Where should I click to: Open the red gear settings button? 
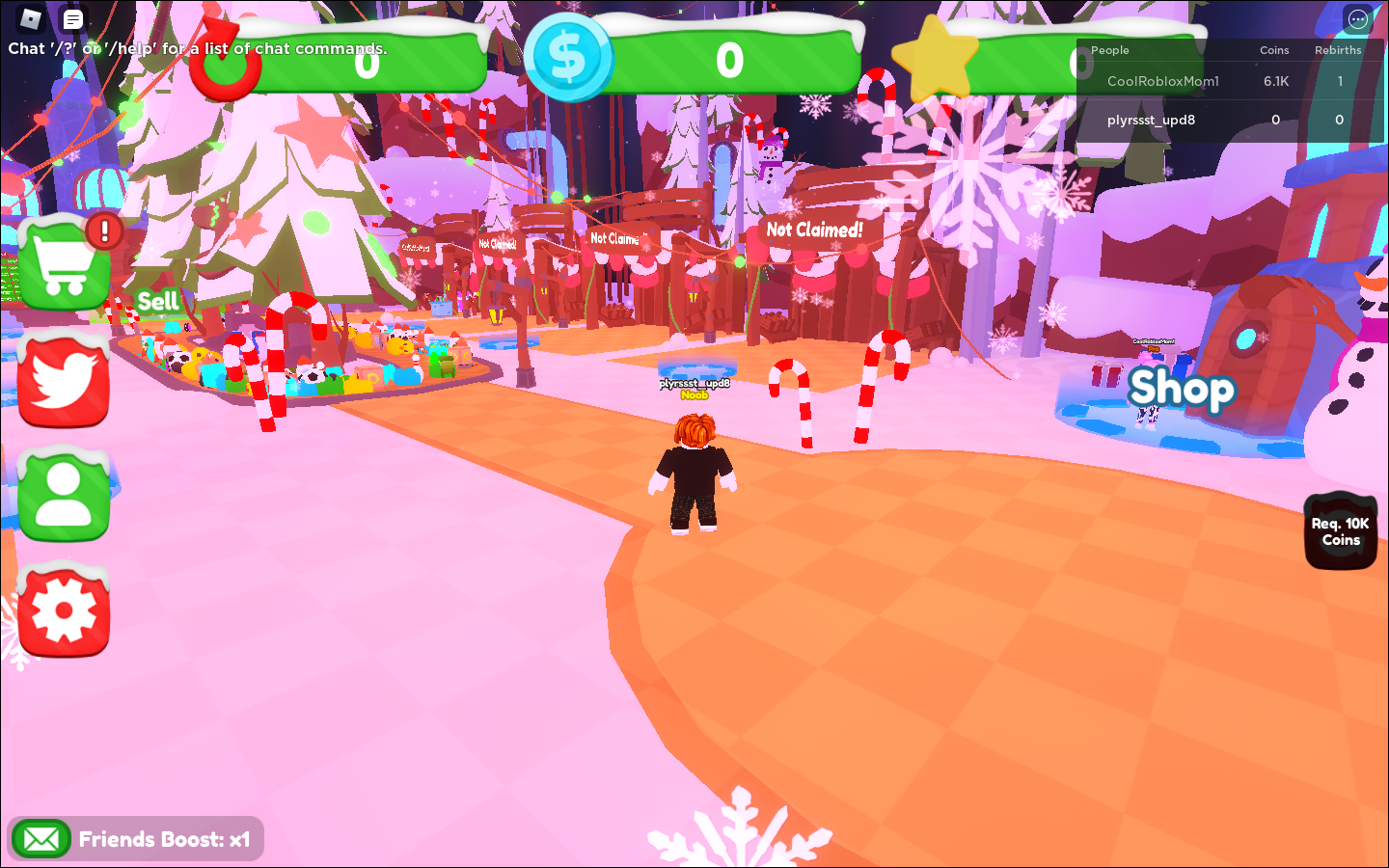click(x=64, y=611)
